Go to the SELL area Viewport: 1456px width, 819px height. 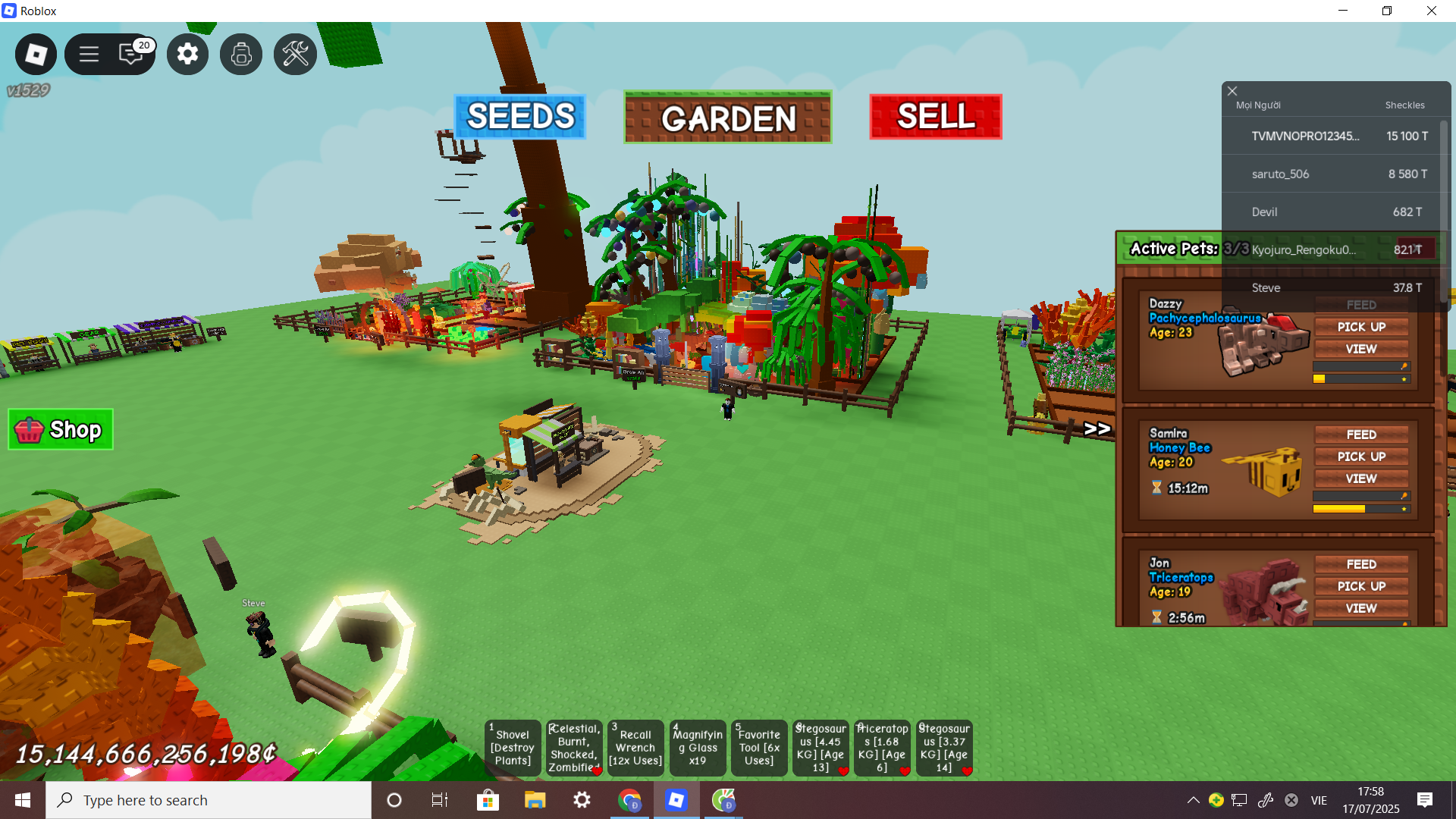coord(935,117)
